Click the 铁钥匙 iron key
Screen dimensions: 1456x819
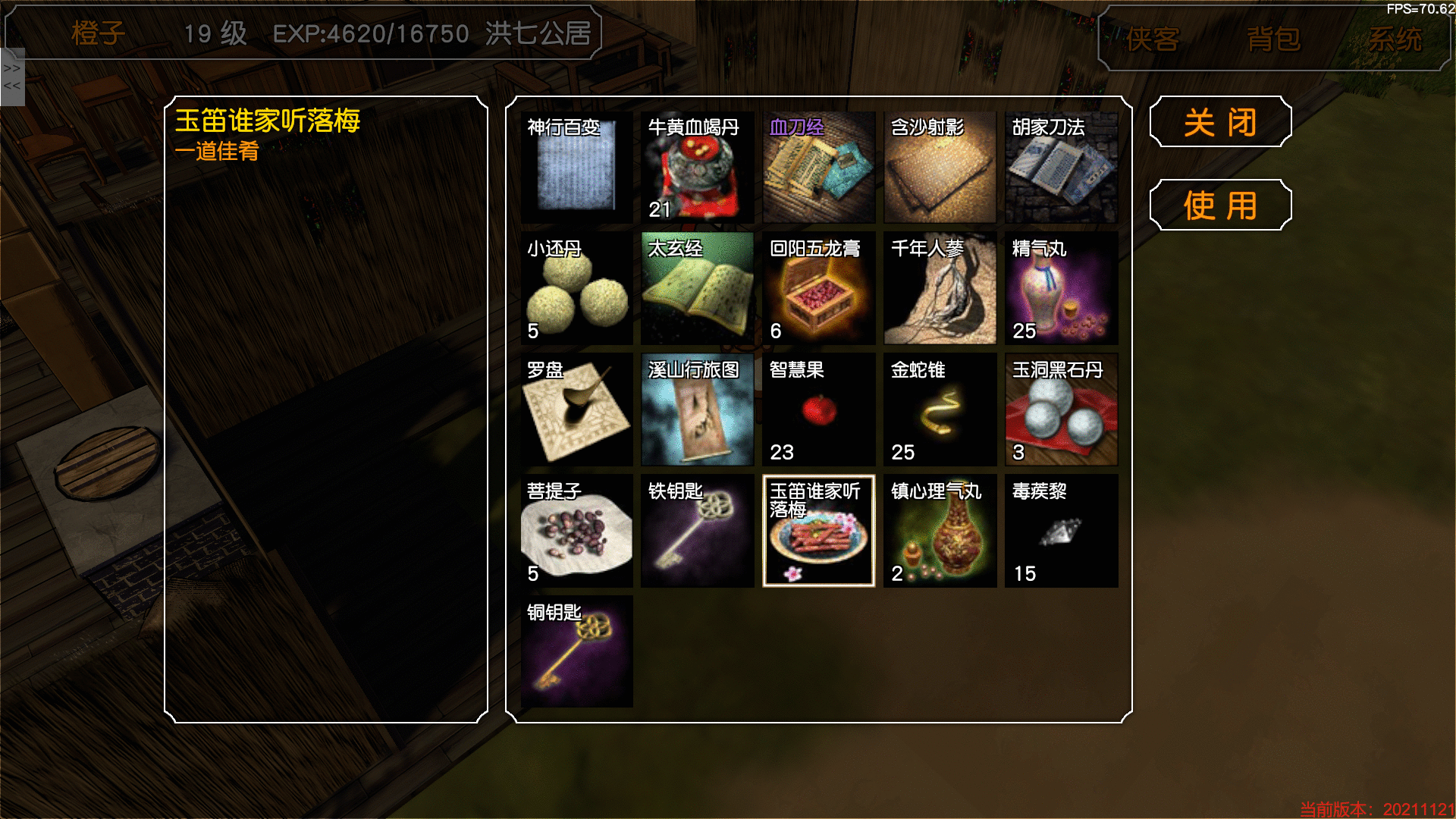click(x=698, y=532)
